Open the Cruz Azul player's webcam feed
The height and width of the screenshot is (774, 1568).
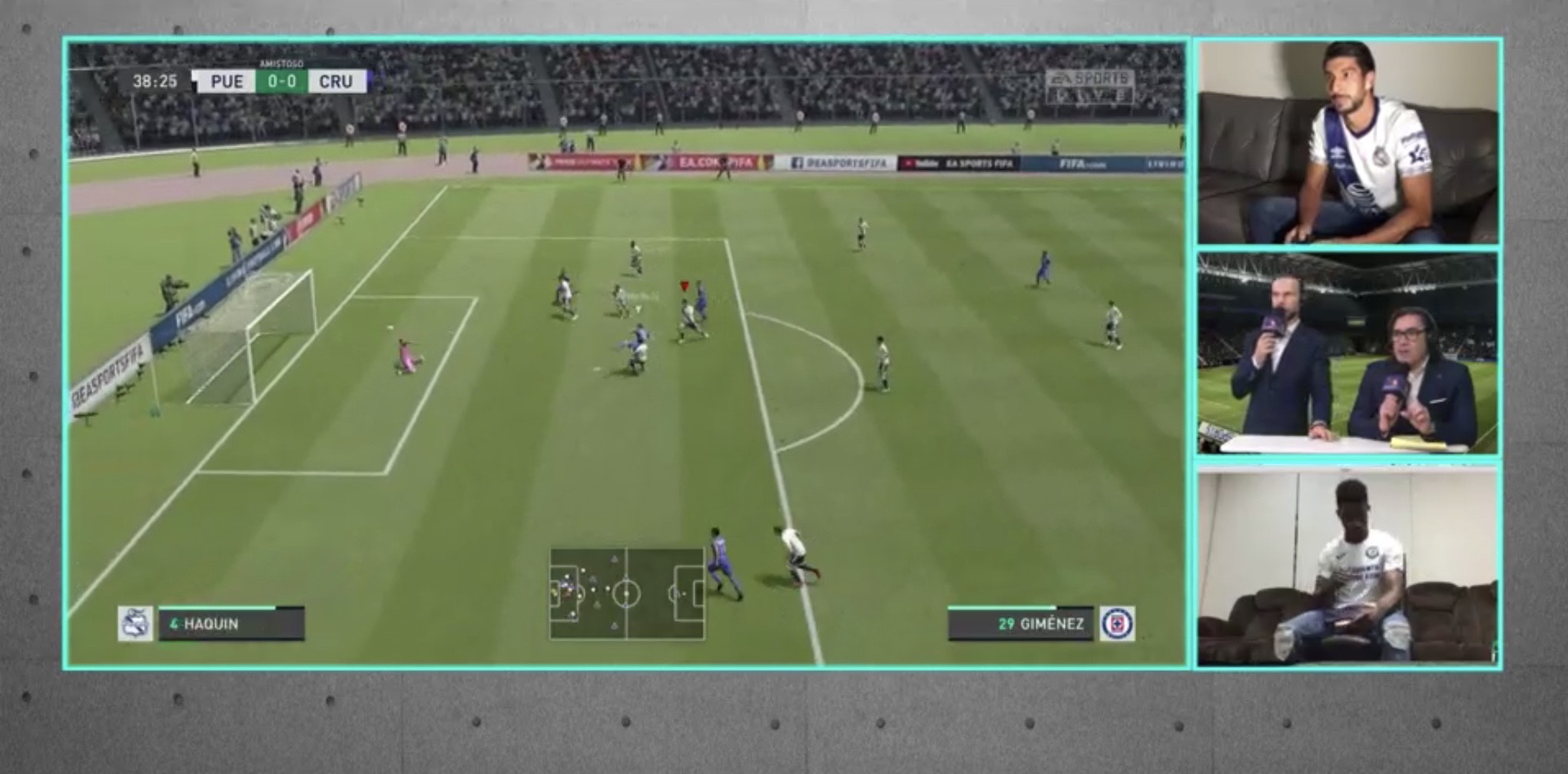(1348, 566)
